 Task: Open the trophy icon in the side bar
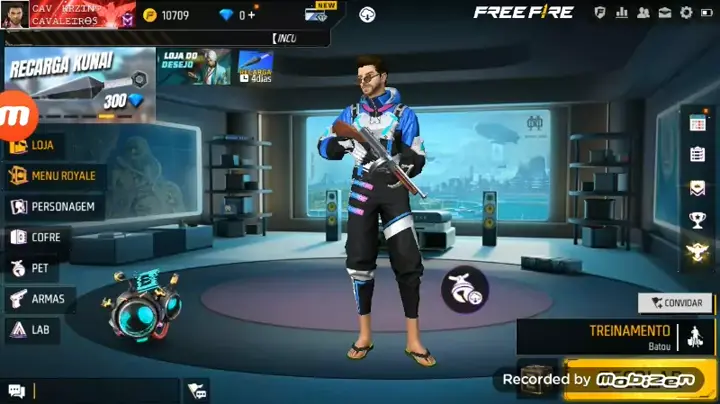coord(698,220)
